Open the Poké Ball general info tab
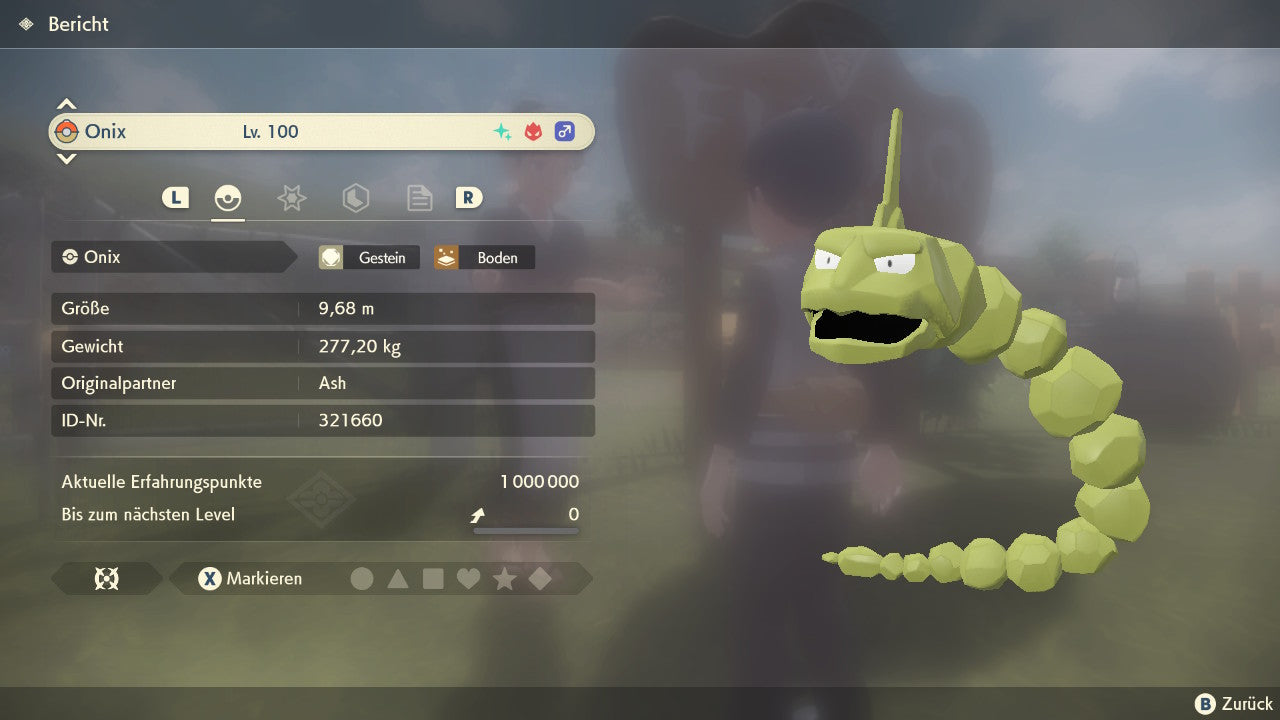This screenshot has width=1280, height=720. (228, 198)
